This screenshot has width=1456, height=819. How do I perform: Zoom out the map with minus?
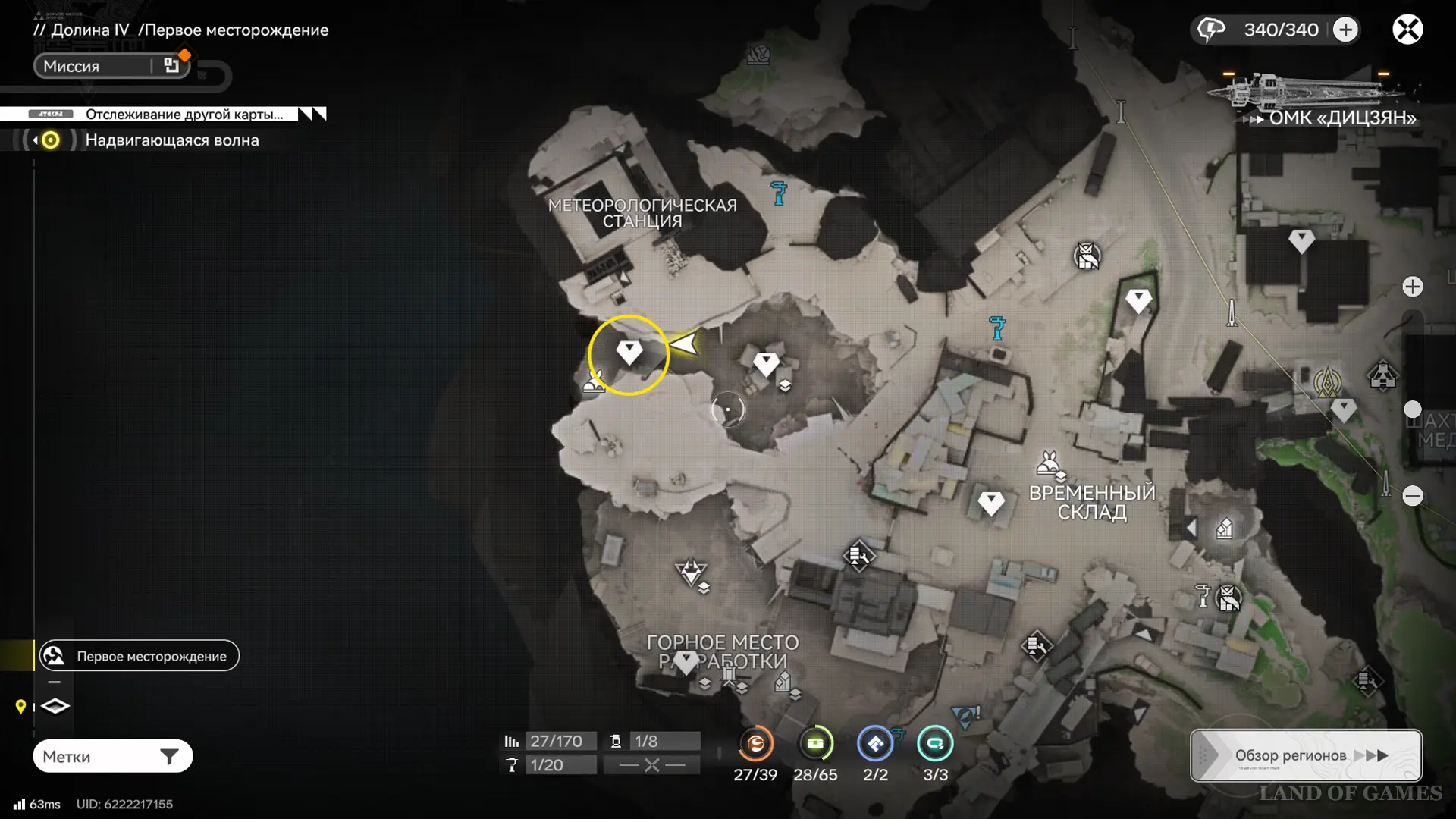[x=1412, y=496]
